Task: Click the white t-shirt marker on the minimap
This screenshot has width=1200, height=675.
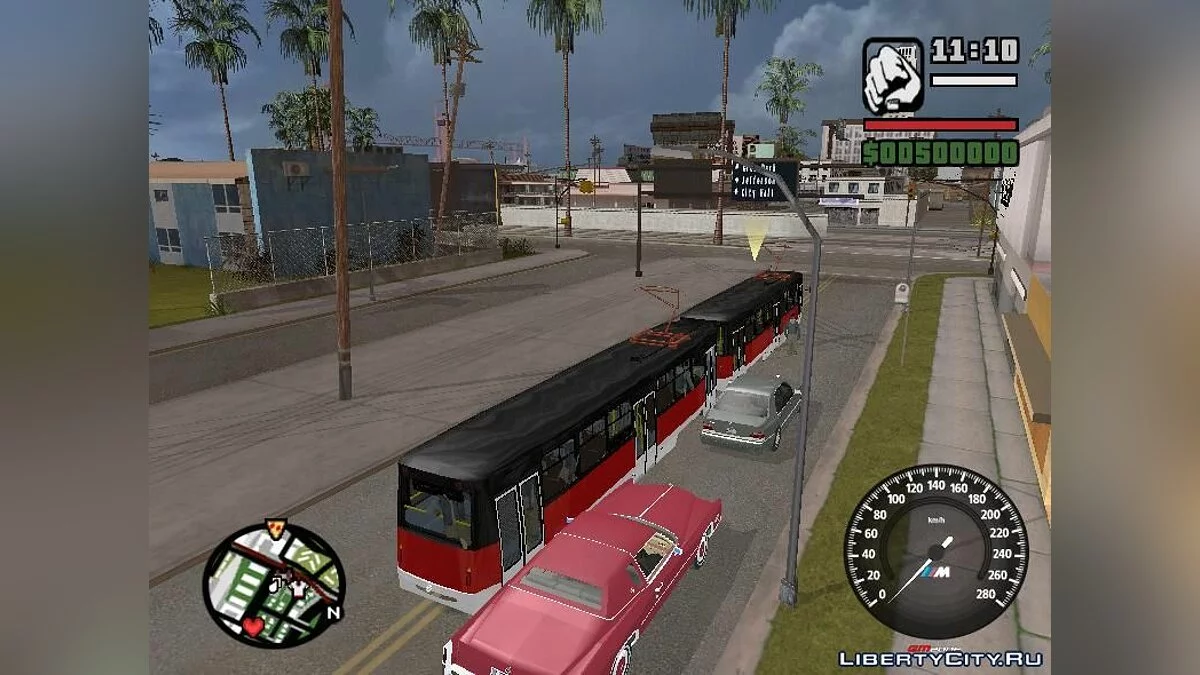Action: click(297, 589)
